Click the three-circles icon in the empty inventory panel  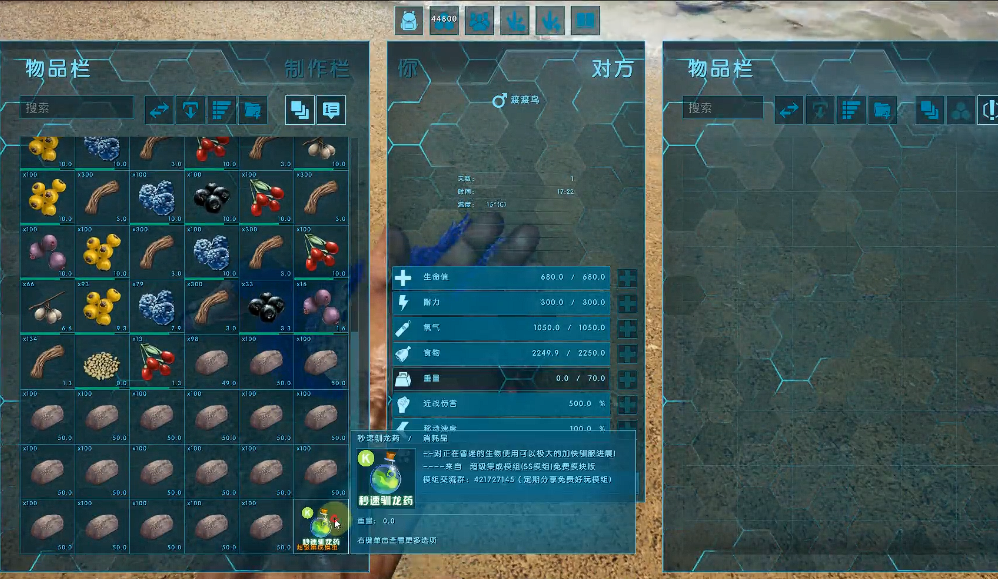(x=959, y=109)
